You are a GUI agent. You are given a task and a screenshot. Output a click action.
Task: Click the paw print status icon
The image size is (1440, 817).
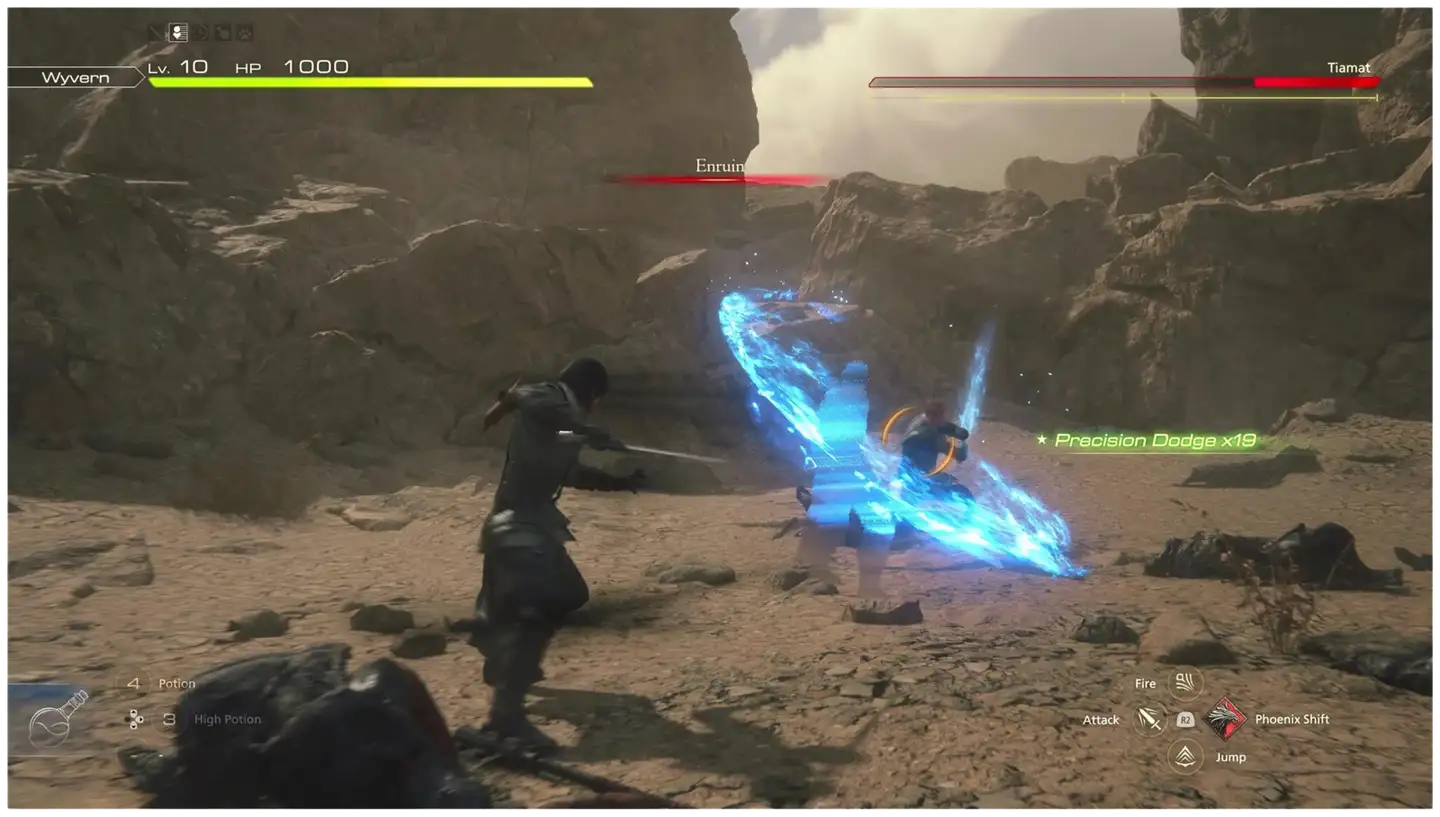coord(244,33)
